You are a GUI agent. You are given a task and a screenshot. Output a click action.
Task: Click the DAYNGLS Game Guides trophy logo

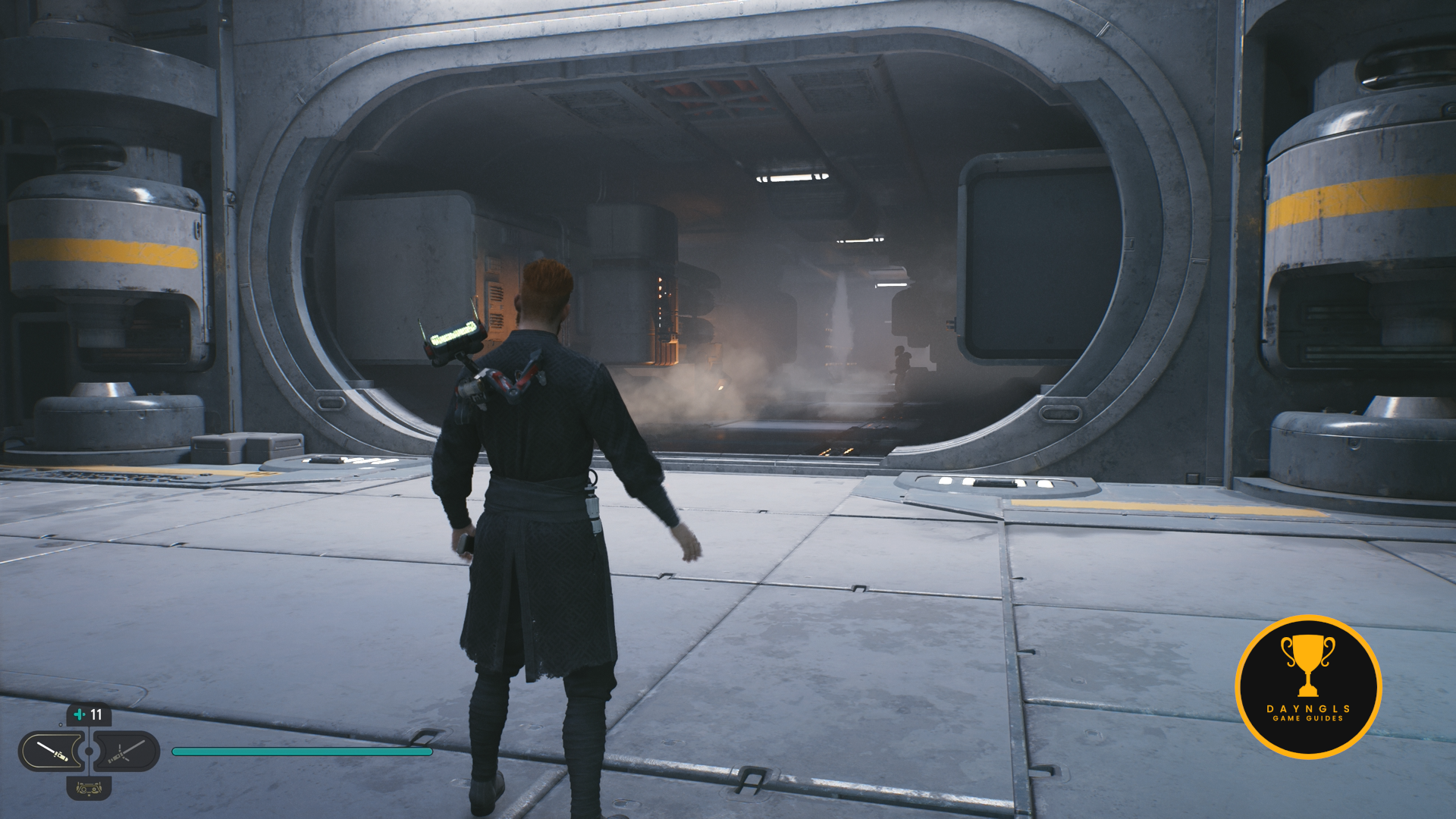tap(1308, 686)
